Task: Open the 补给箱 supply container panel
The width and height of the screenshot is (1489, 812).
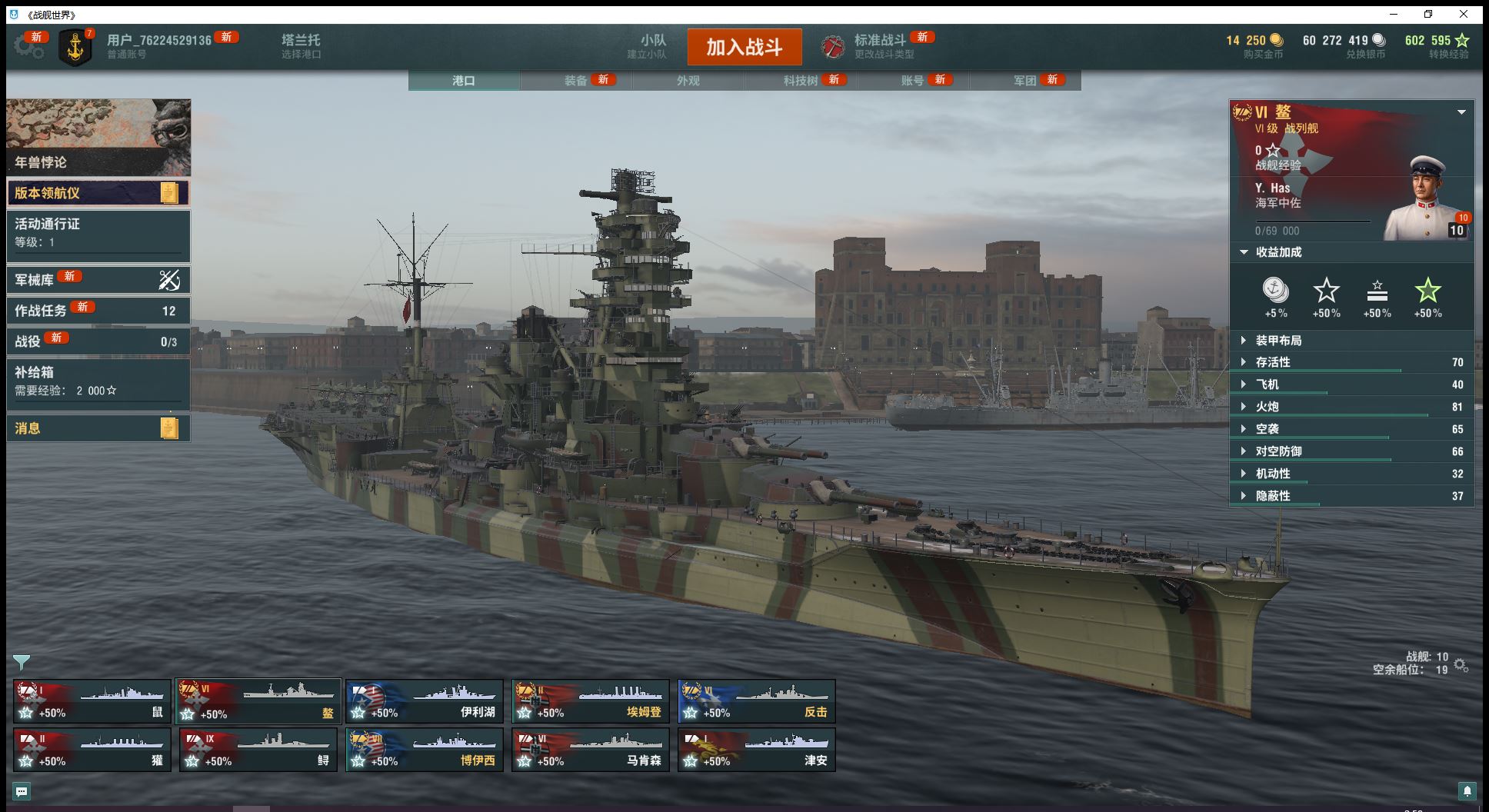Action: pyautogui.click(x=98, y=381)
